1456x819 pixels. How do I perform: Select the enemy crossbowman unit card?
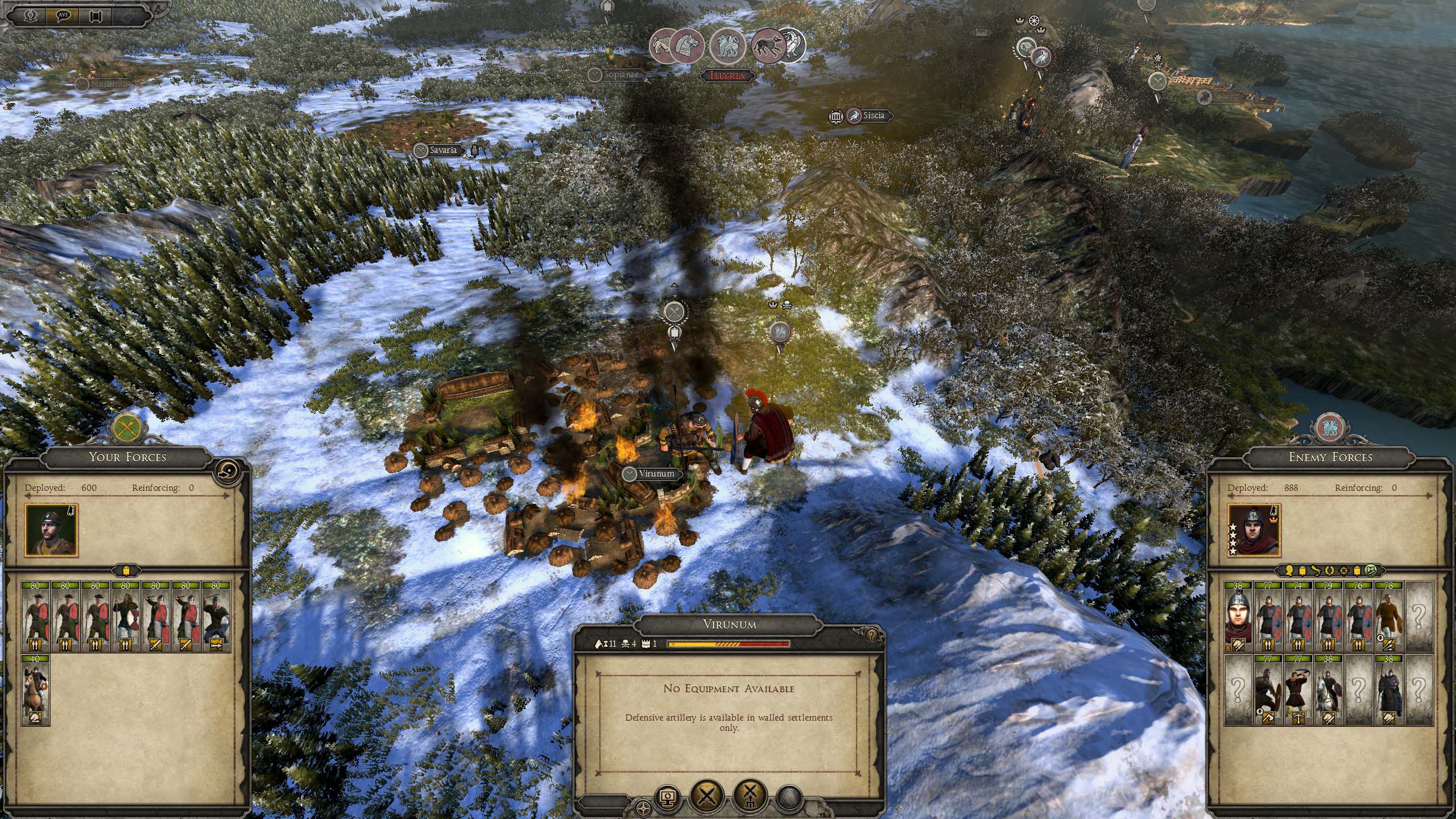coord(1297,690)
